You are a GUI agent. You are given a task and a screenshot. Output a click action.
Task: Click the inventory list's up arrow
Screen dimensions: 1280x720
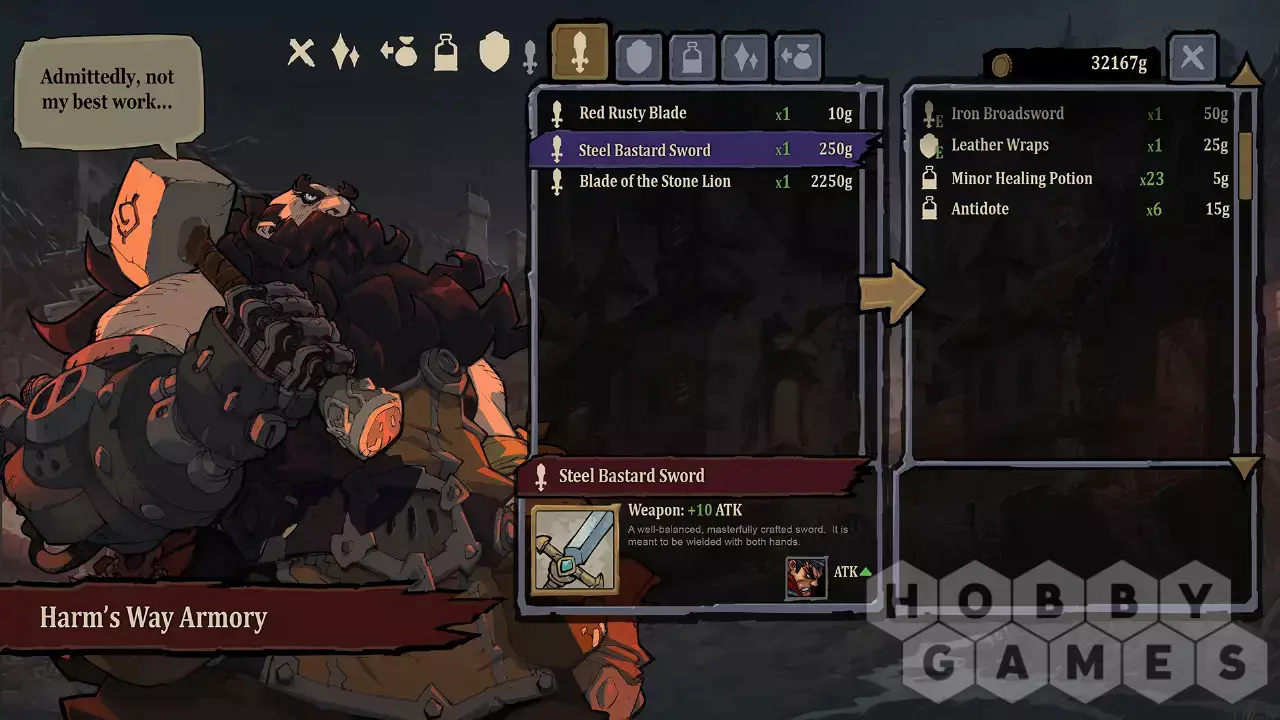(1245, 74)
